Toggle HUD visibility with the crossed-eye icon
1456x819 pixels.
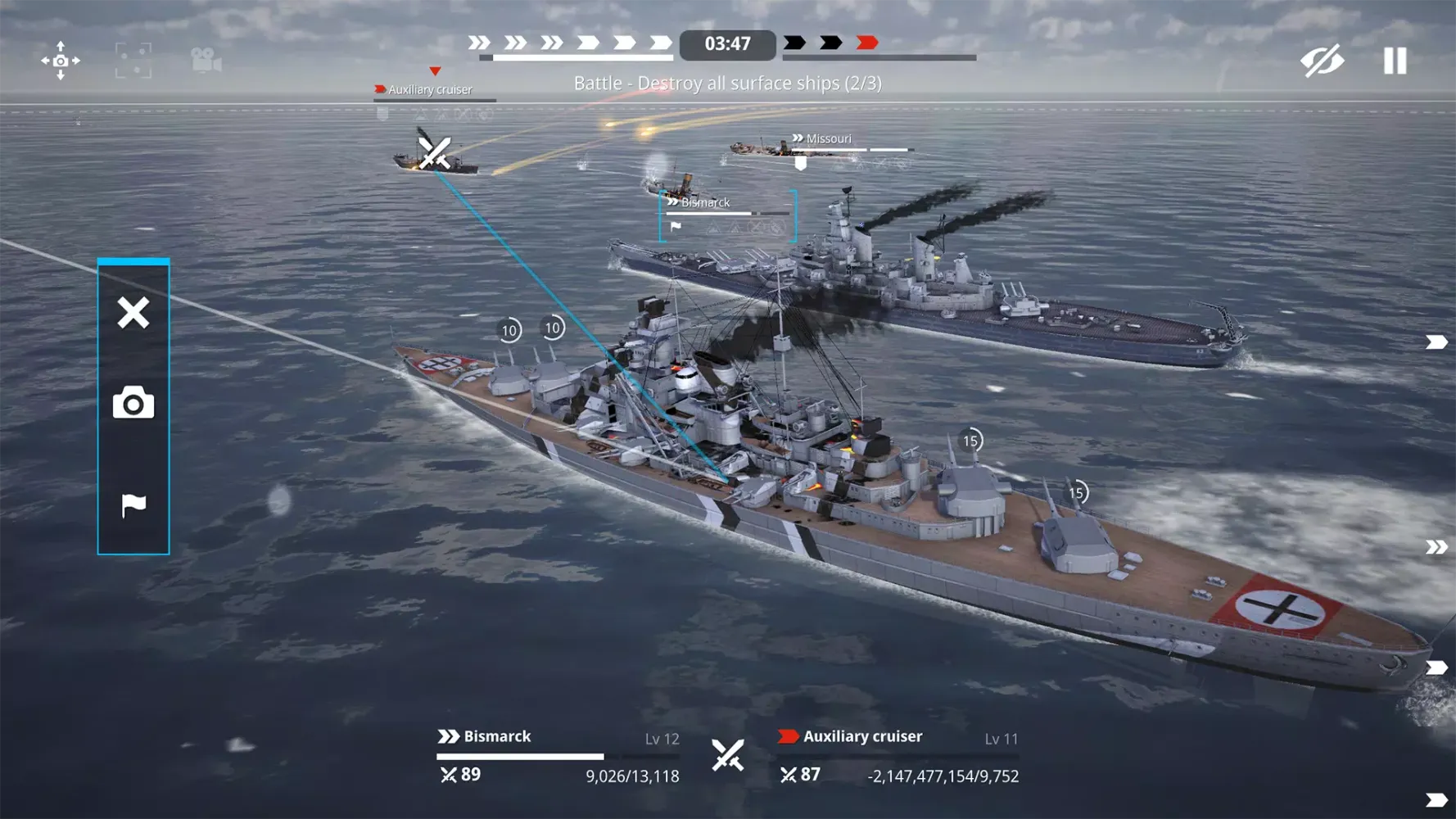[x=1322, y=61]
